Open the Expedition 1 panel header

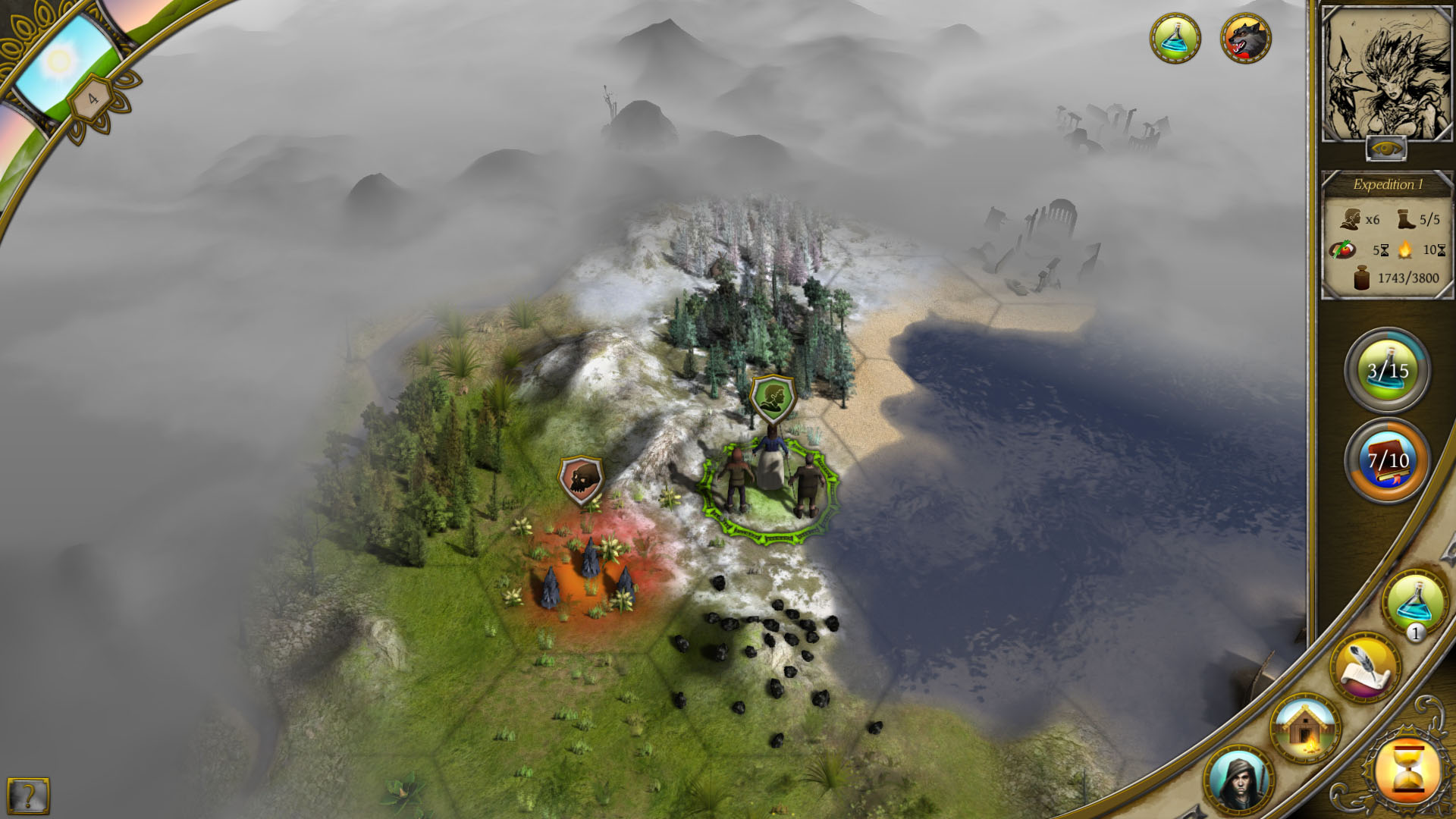click(x=1388, y=184)
